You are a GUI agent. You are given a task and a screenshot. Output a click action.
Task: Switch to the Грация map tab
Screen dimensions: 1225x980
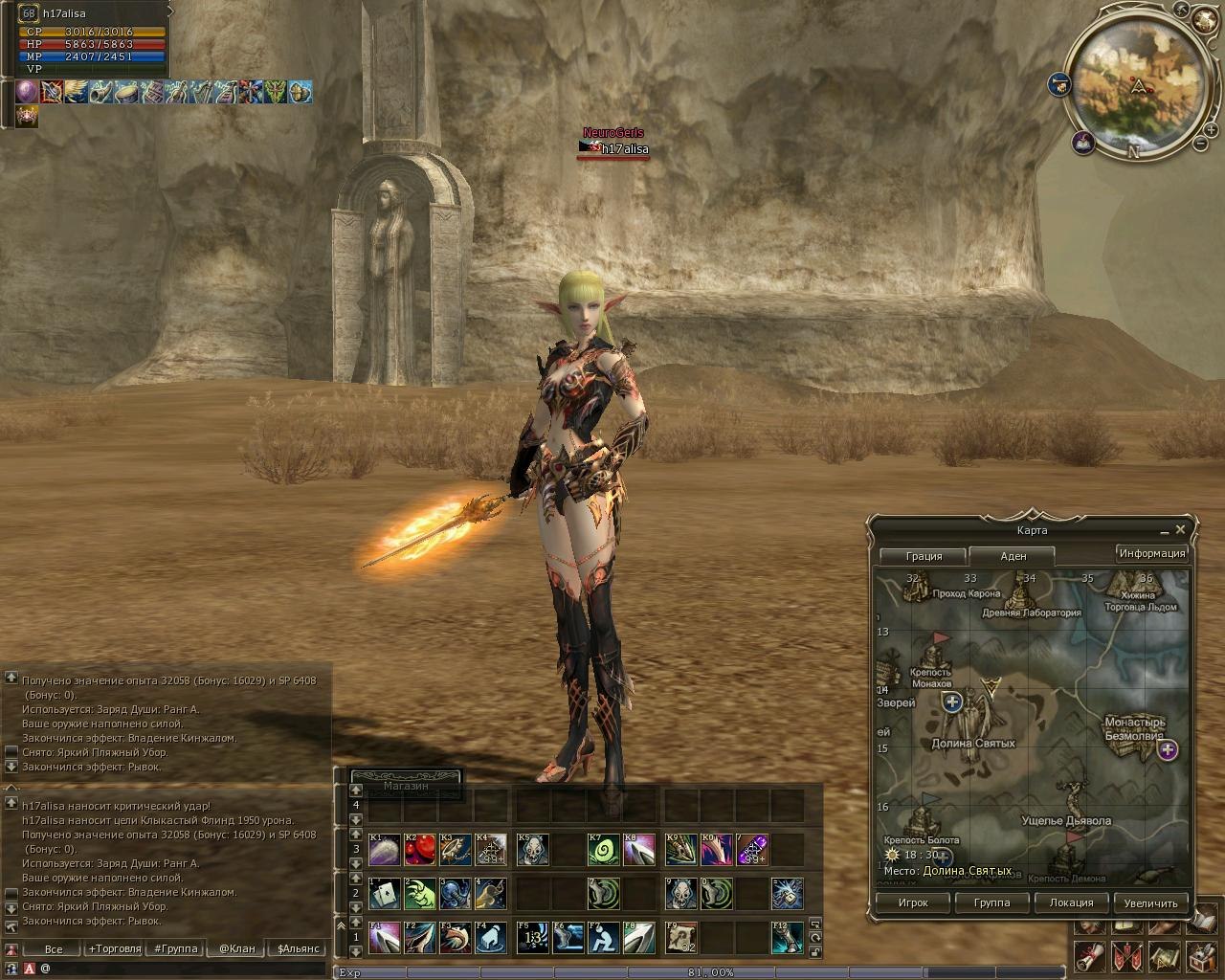point(924,556)
